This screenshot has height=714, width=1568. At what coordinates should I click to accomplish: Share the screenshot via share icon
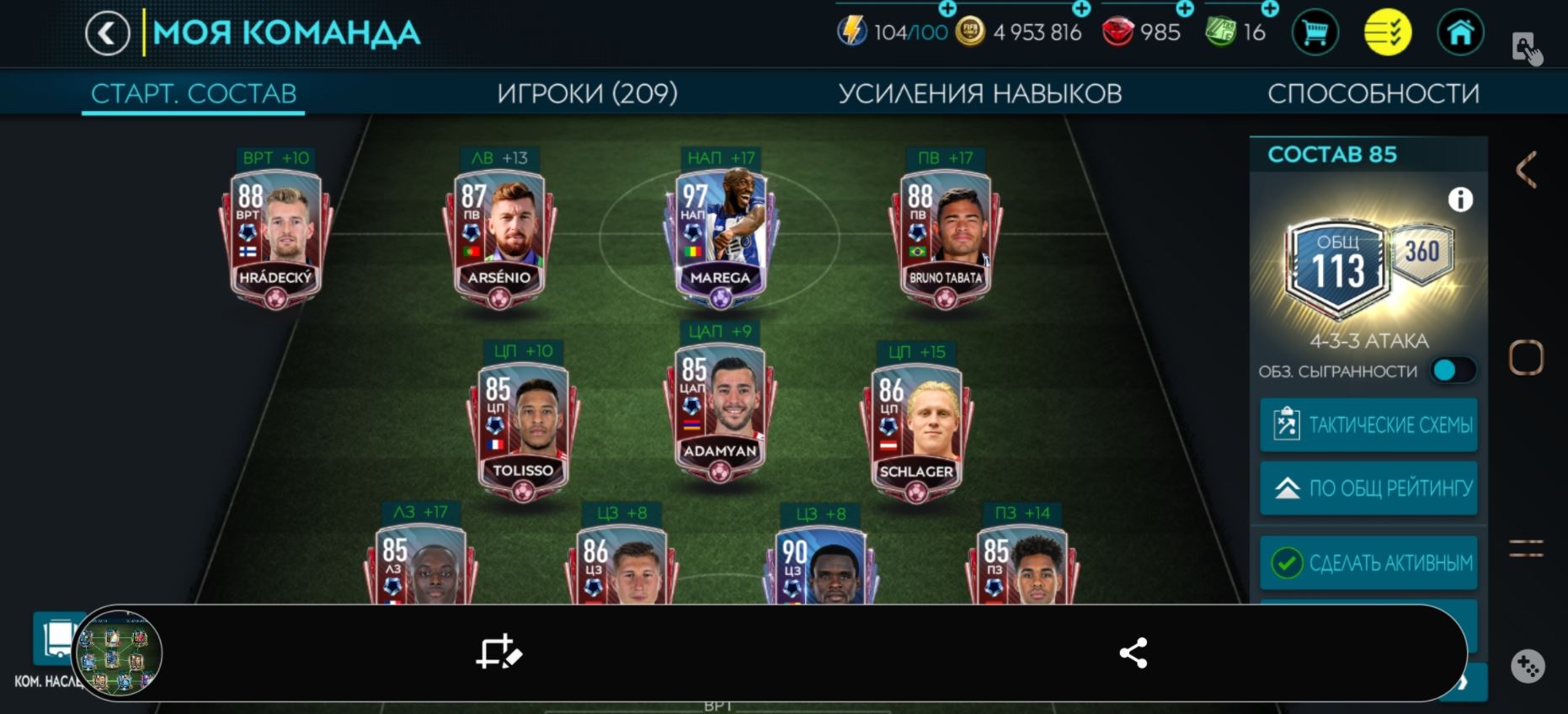1133,653
